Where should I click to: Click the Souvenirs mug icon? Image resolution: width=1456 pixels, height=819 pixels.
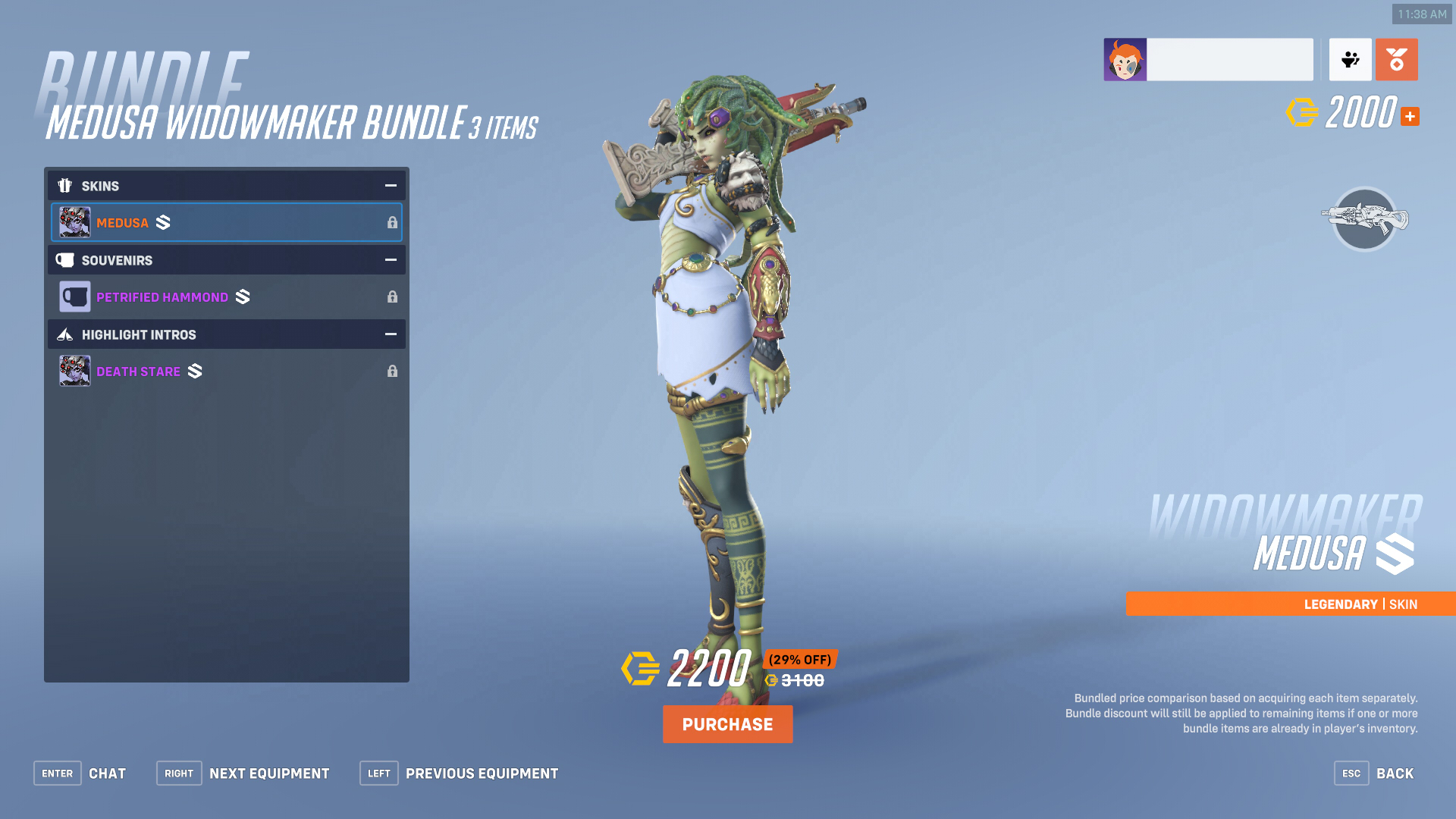click(65, 260)
